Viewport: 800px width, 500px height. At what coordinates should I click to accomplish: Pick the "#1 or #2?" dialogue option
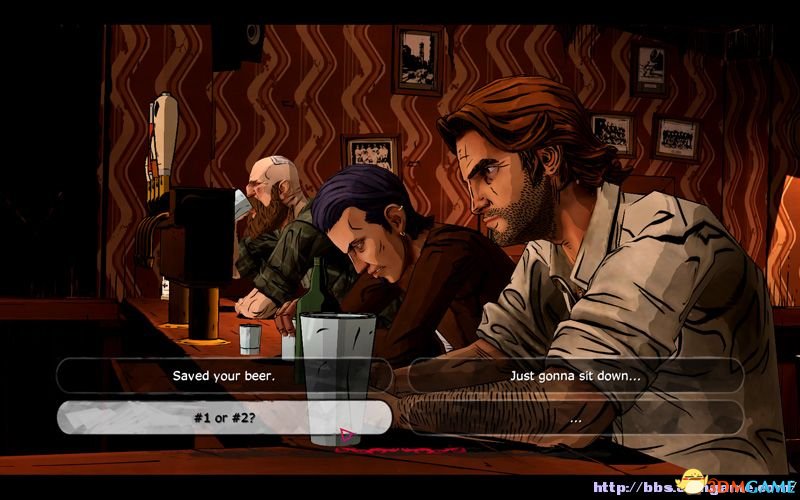(x=224, y=418)
